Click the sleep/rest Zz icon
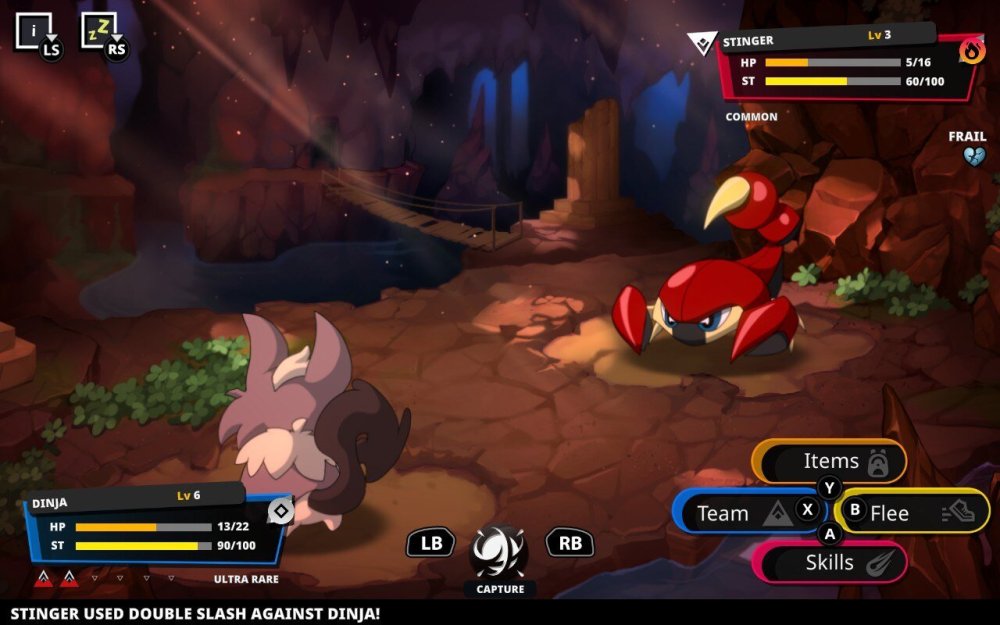The height and width of the screenshot is (625, 1000). point(99,30)
